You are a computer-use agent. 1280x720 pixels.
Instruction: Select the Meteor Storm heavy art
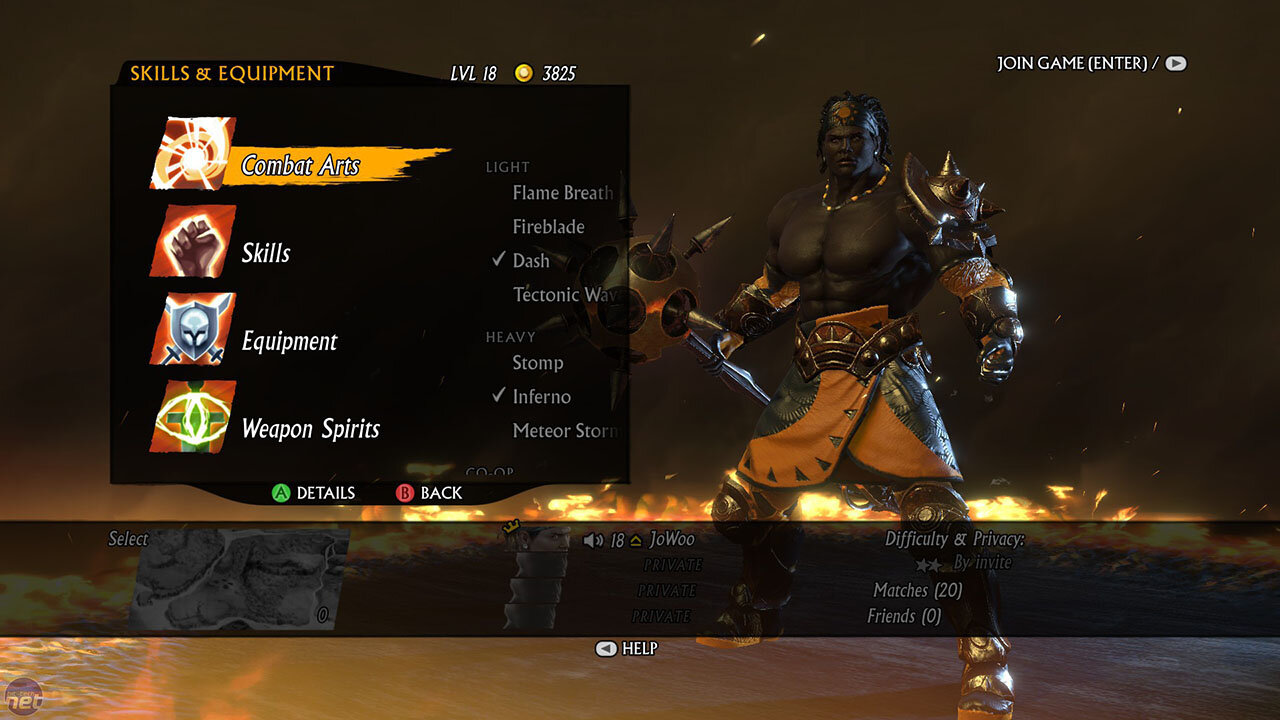564,431
